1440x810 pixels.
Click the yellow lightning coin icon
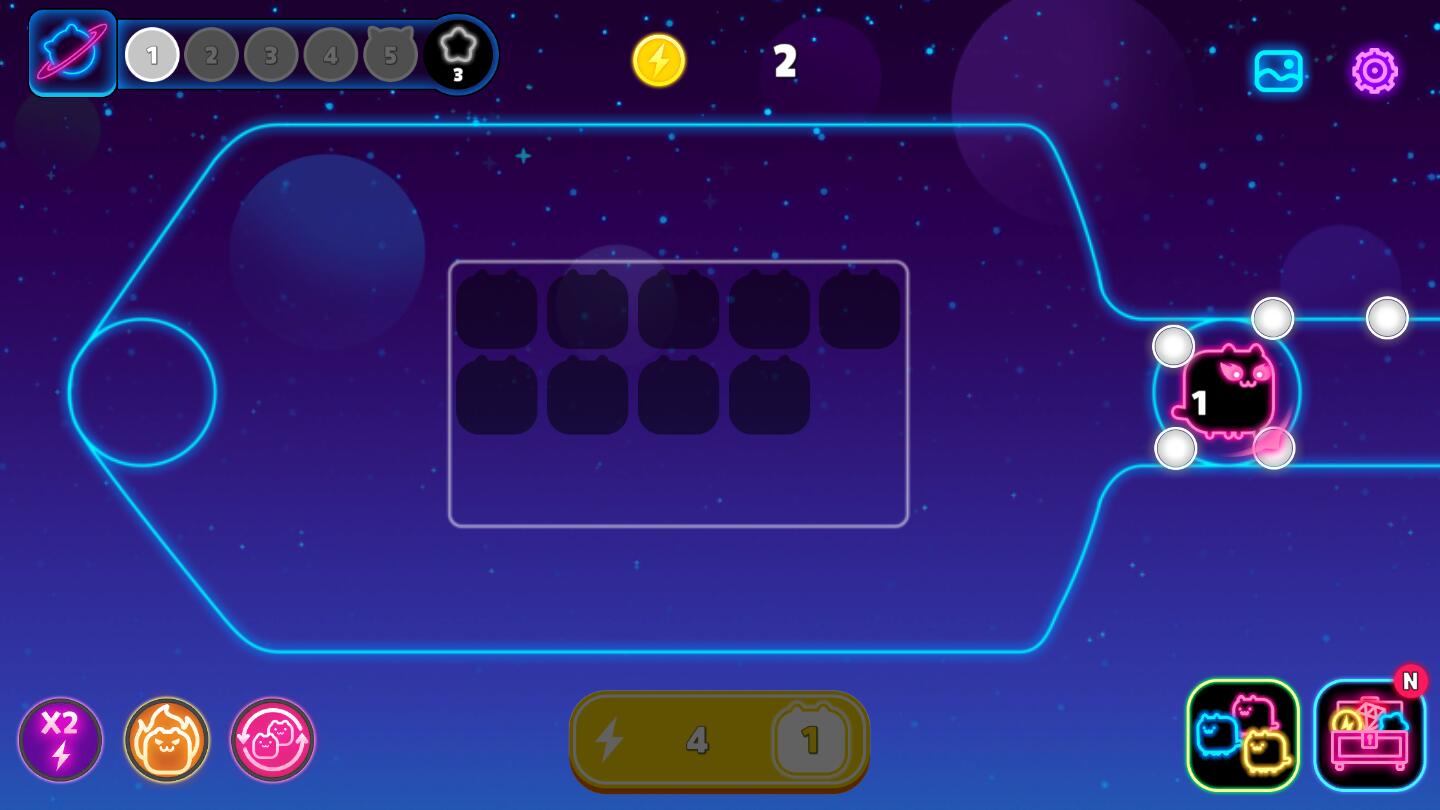tap(659, 61)
